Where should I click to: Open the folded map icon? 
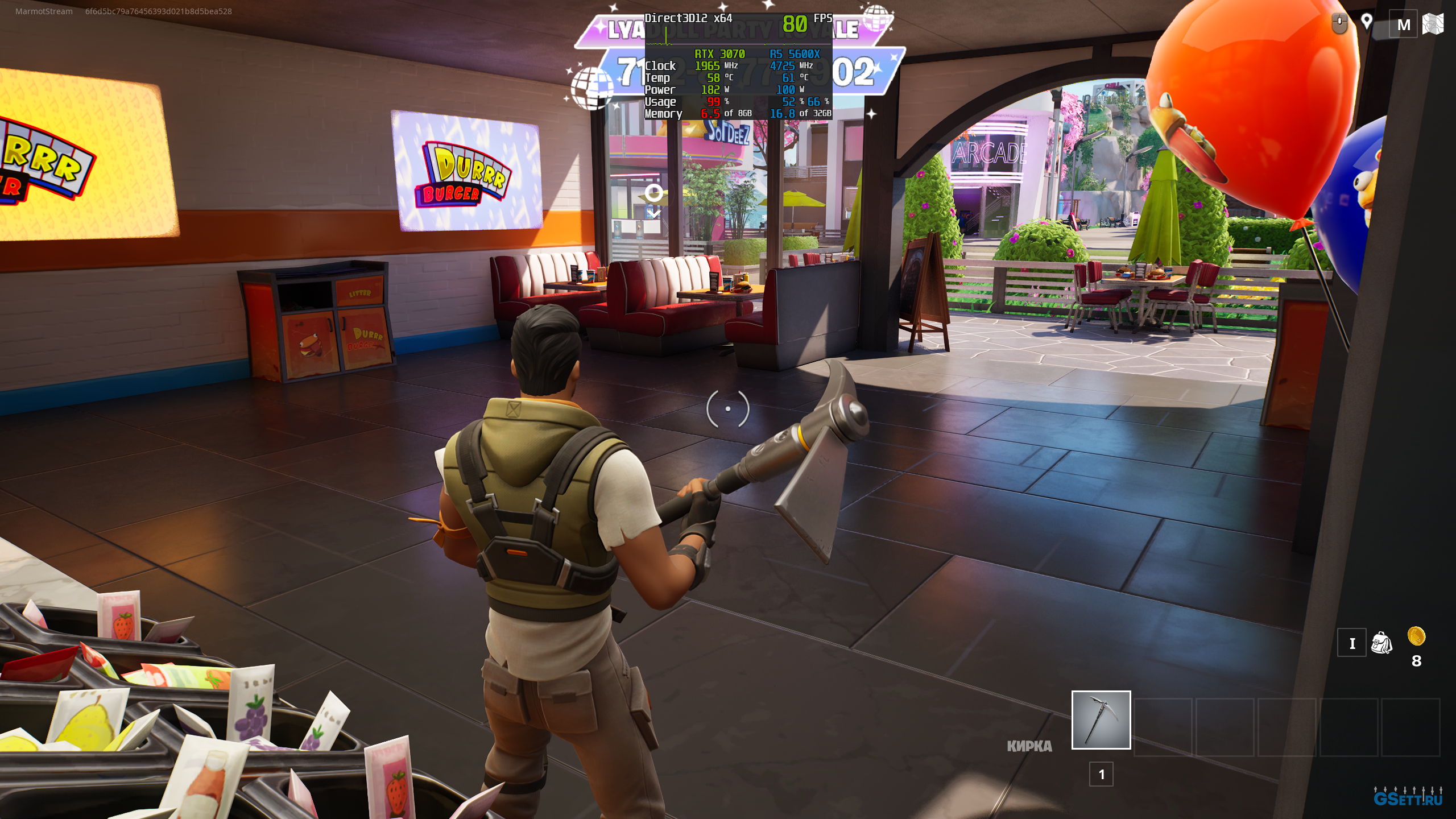[1432, 24]
